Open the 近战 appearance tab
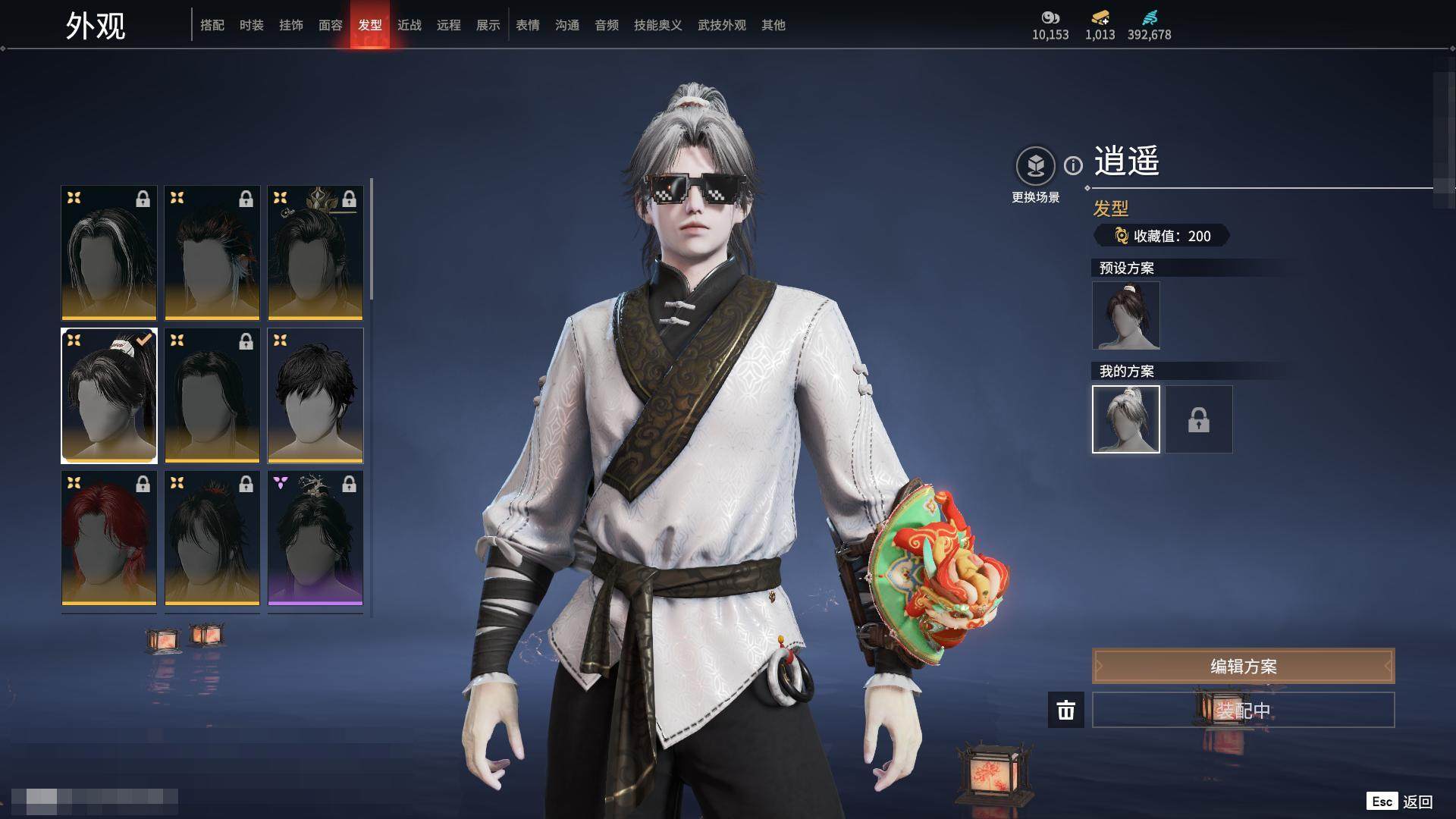1456x819 pixels. (409, 25)
